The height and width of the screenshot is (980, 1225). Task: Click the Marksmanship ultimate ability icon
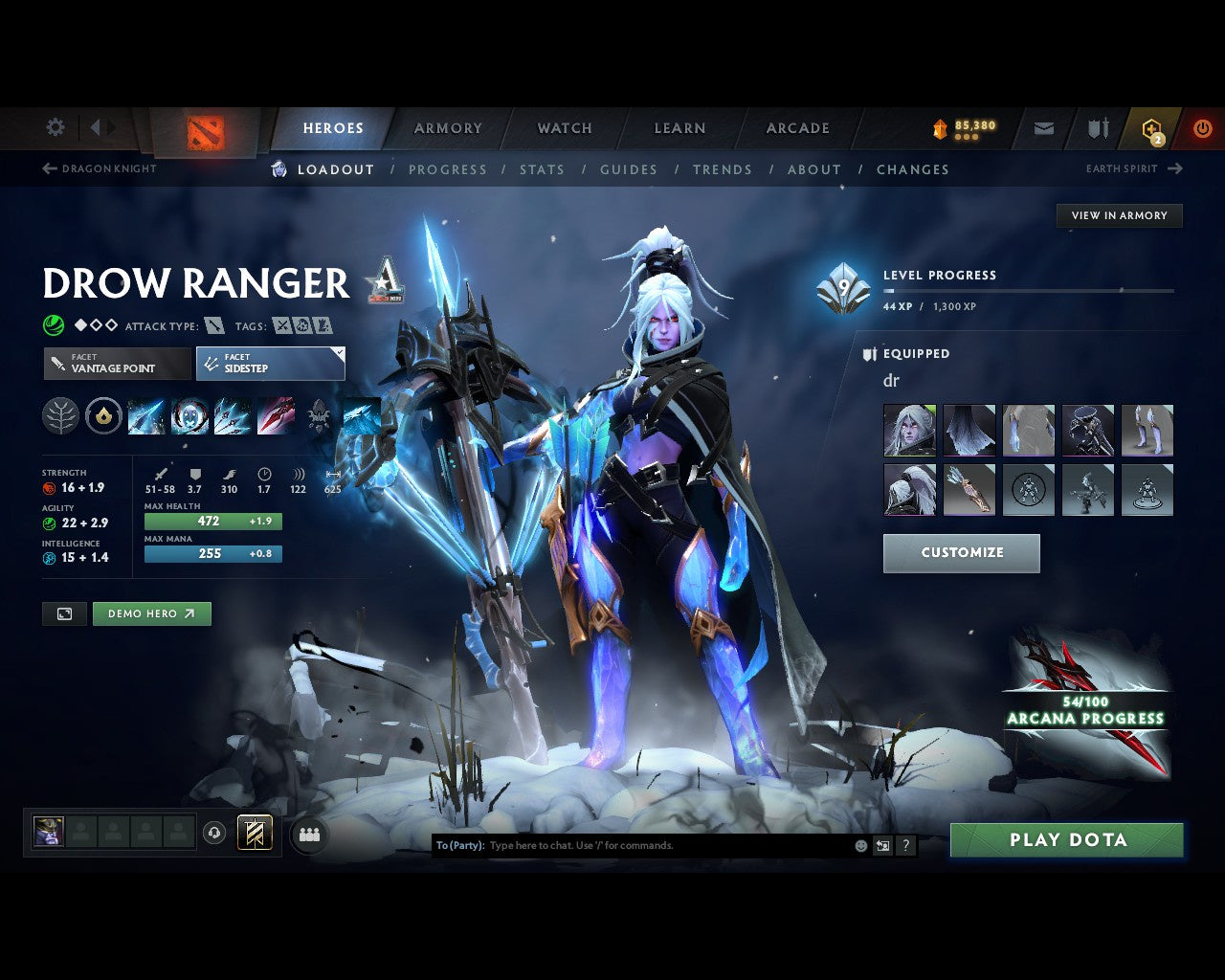click(x=274, y=417)
